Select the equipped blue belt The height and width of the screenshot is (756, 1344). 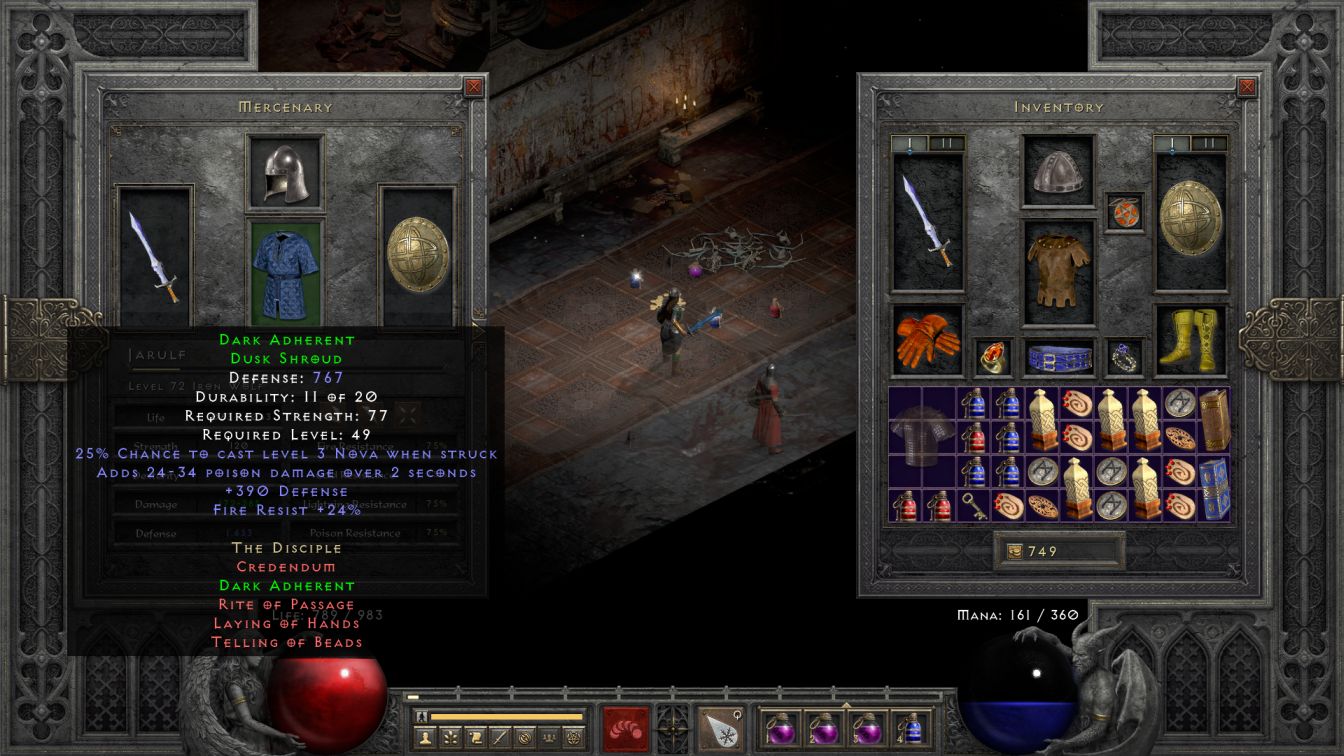click(1058, 357)
